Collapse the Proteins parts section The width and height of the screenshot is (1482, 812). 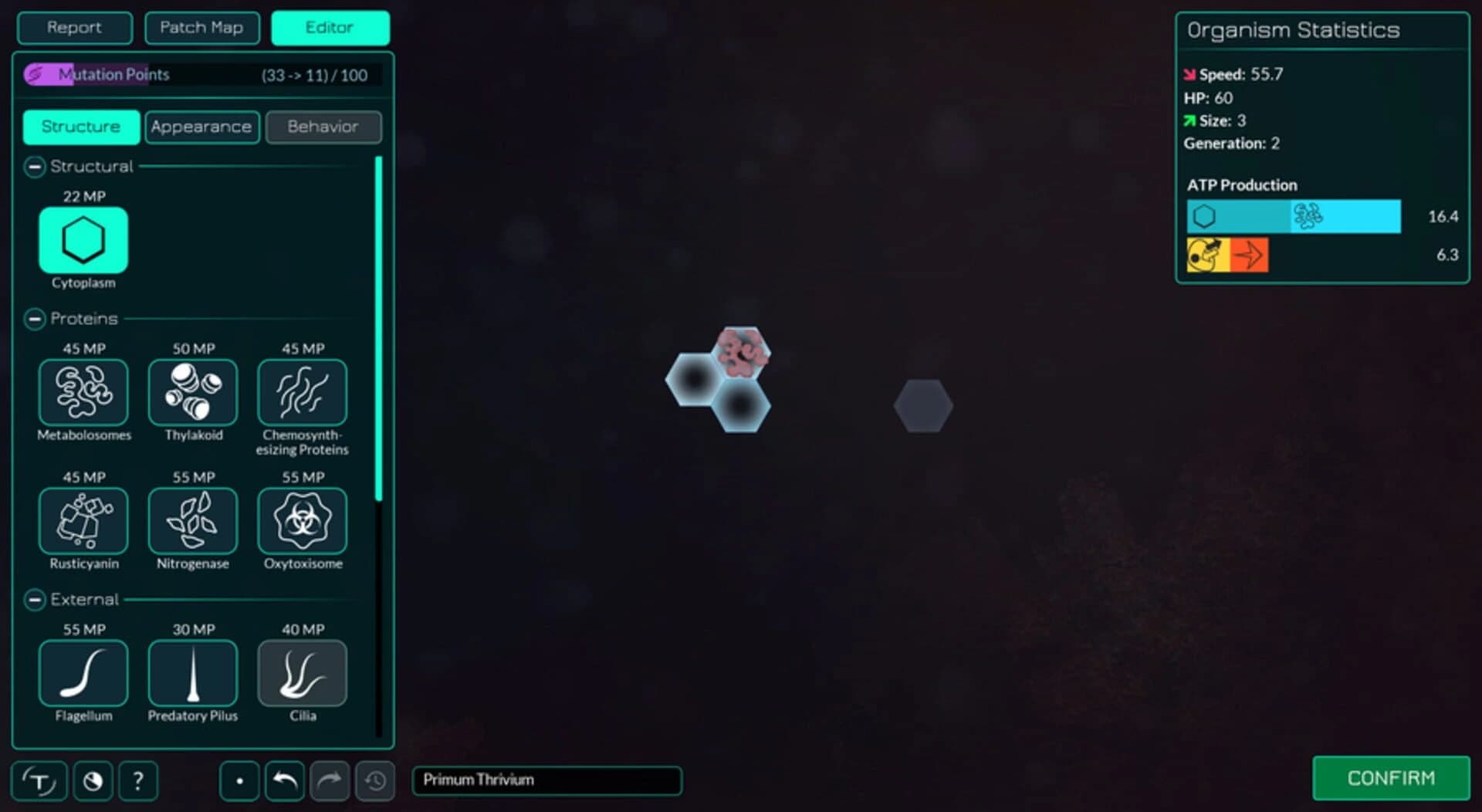pyautogui.click(x=33, y=318)
